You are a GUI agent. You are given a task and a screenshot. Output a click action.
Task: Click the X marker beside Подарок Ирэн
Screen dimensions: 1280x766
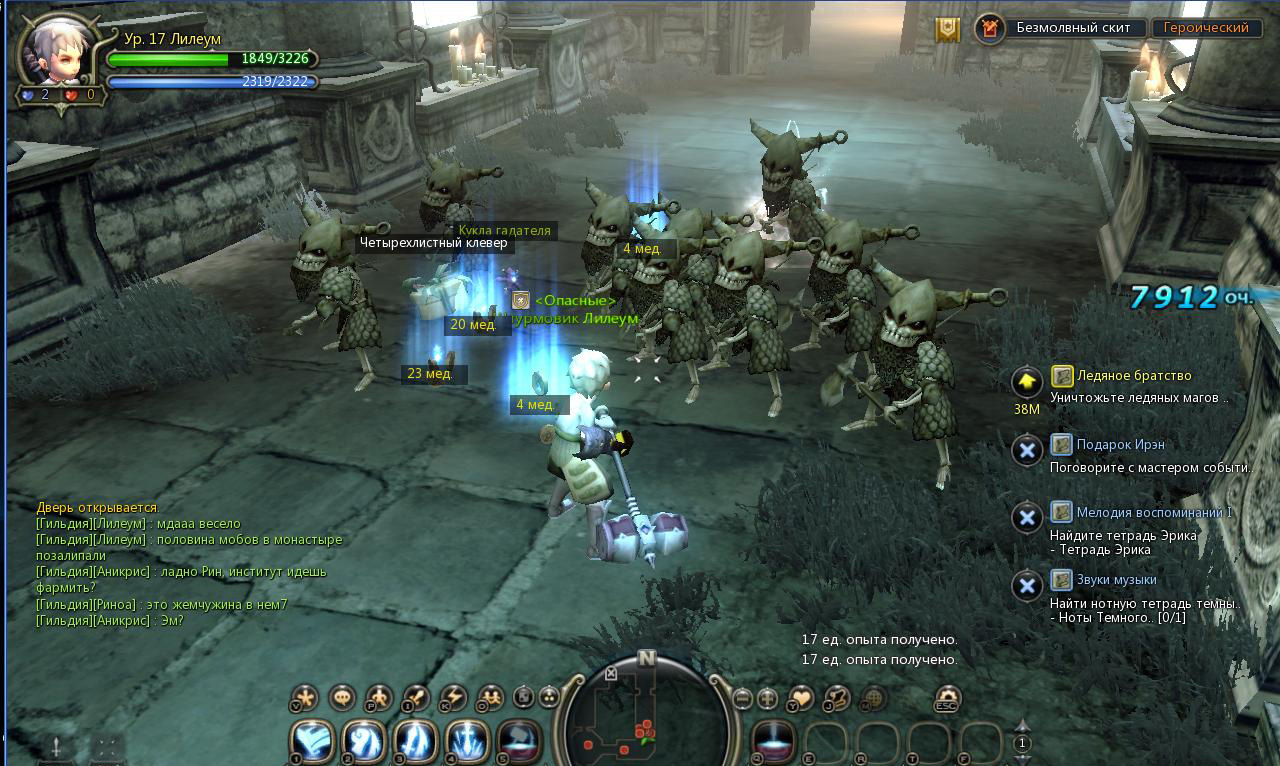coord(1027,450)
